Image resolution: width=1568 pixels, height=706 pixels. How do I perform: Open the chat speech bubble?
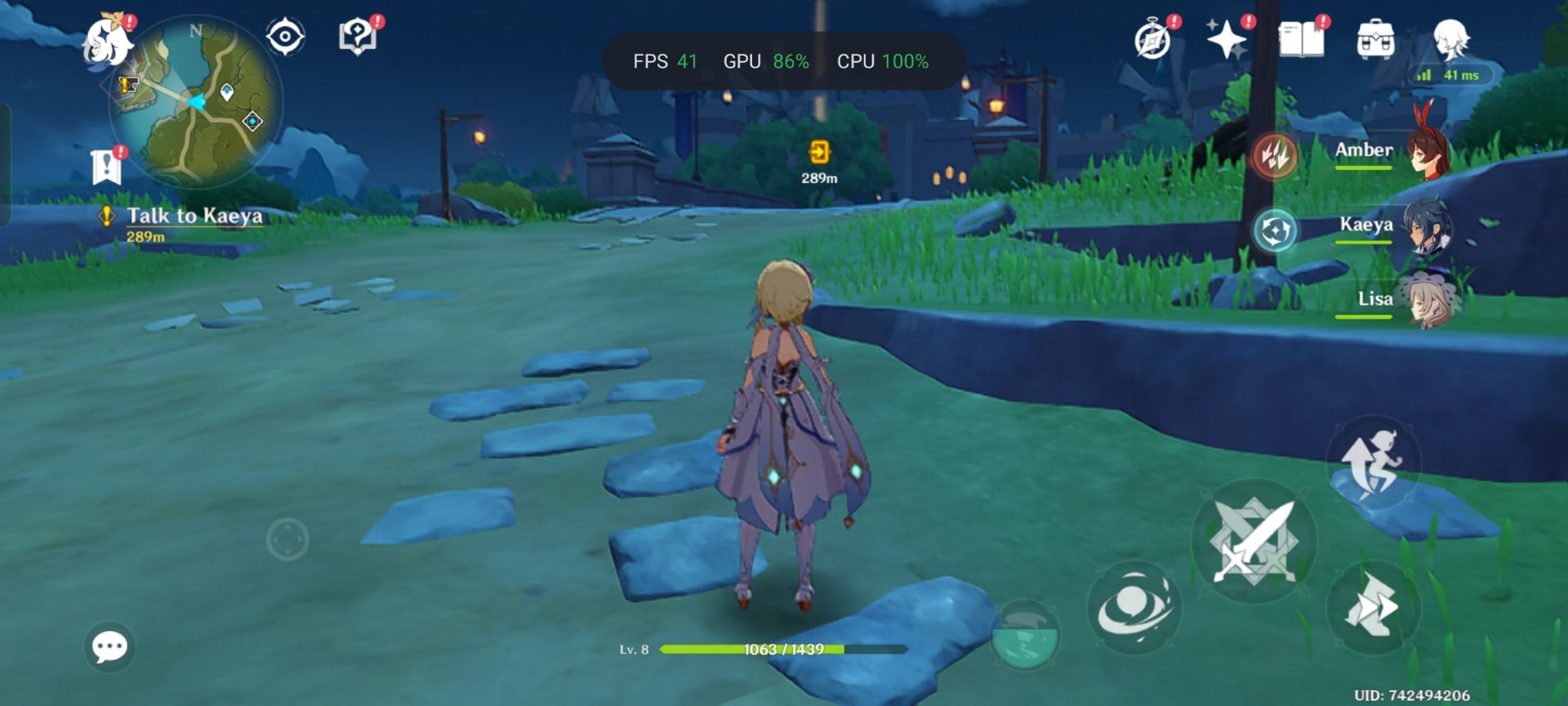click(x=109, y=647)
